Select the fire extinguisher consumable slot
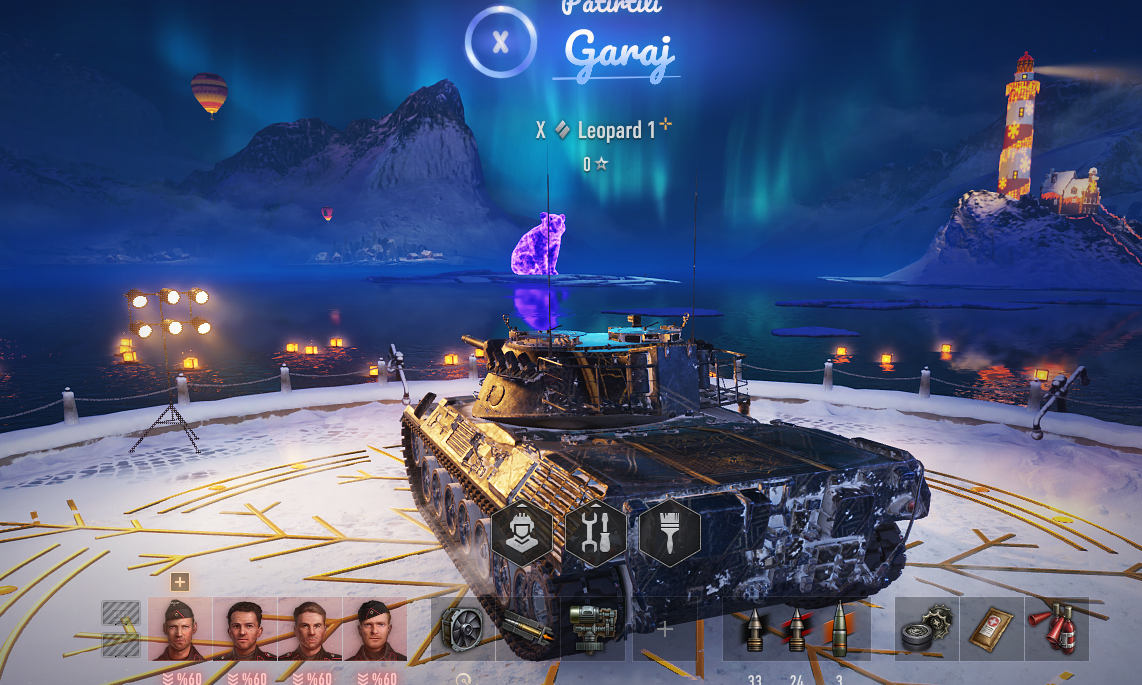 (x=1056, y=630)
